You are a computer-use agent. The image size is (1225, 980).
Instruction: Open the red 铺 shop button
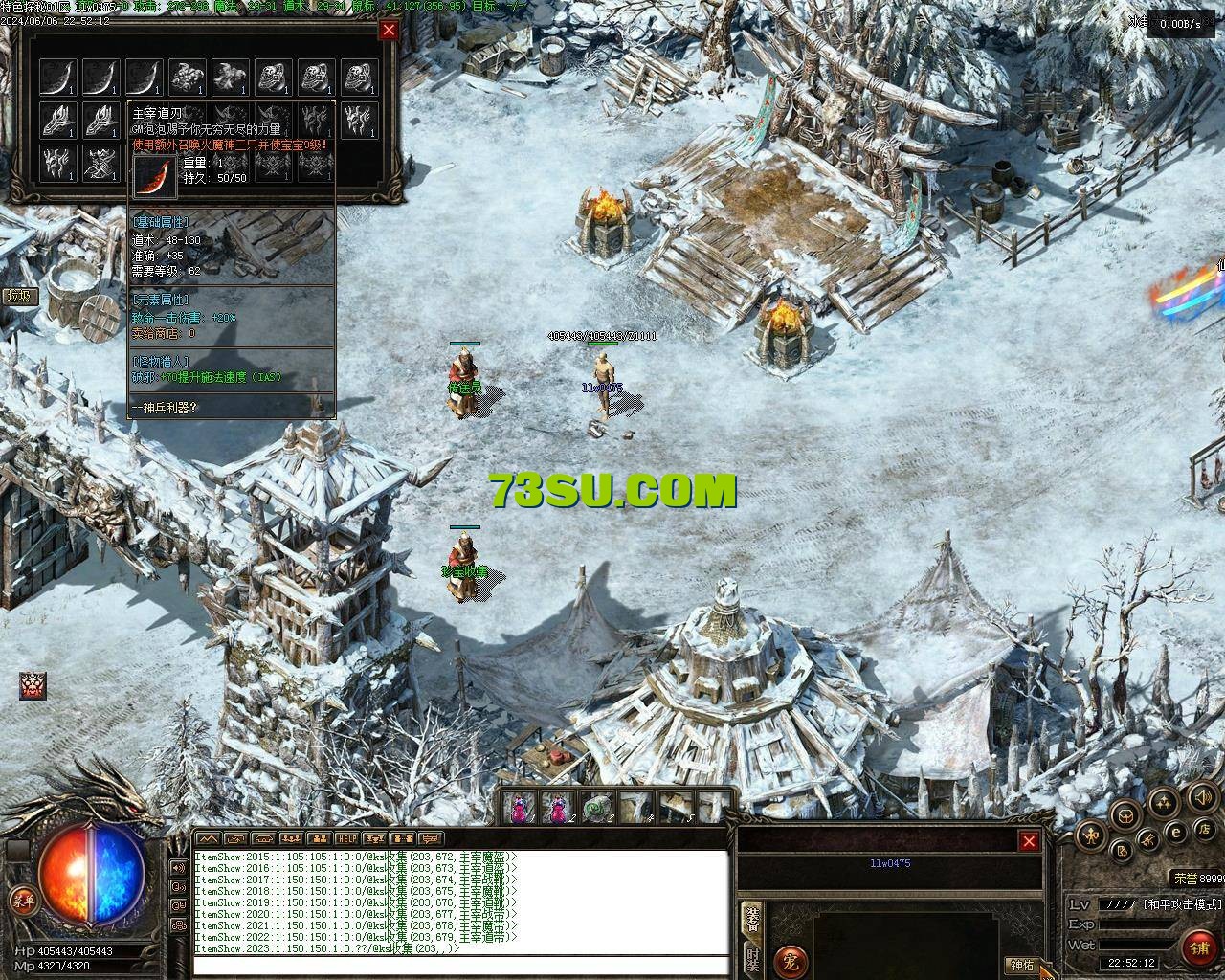1197,948
